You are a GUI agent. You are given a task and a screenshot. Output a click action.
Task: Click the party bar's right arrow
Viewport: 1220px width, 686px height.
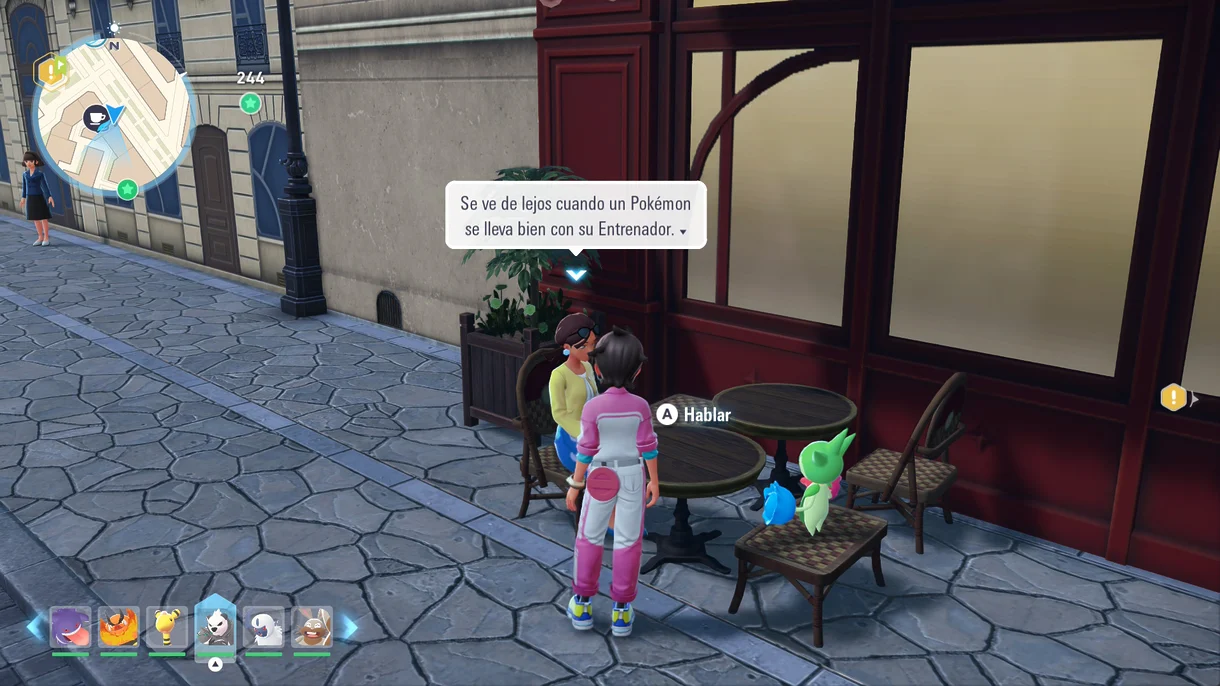(349, 627)
